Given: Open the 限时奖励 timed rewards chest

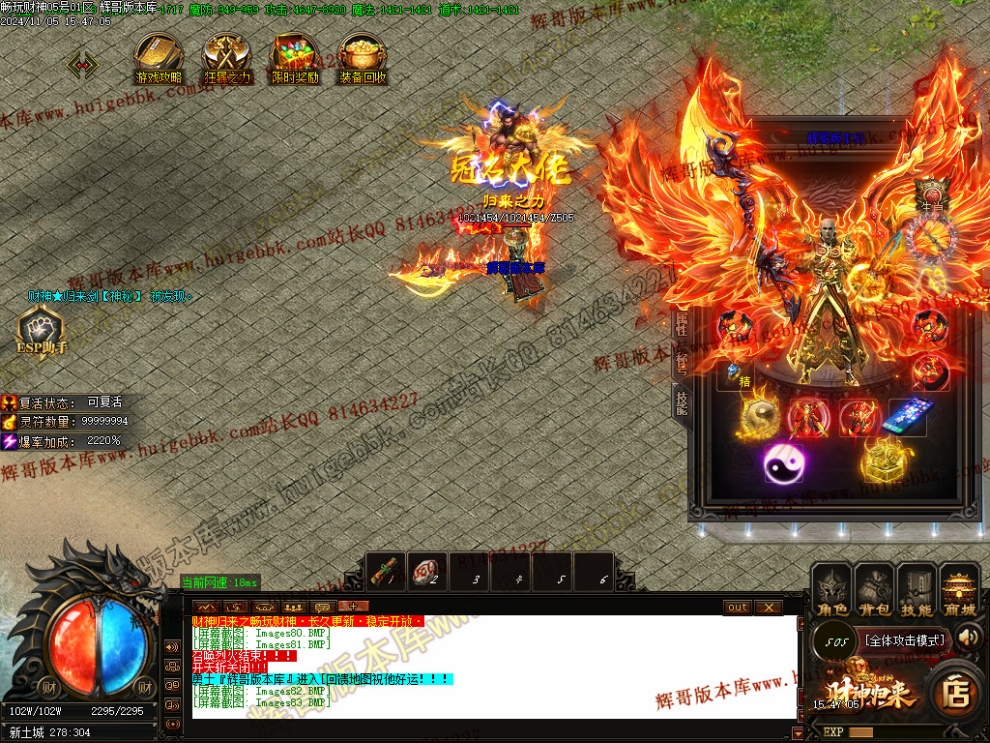Looking at the screenshot, I should pyautogui.click(x=294, y=58).
